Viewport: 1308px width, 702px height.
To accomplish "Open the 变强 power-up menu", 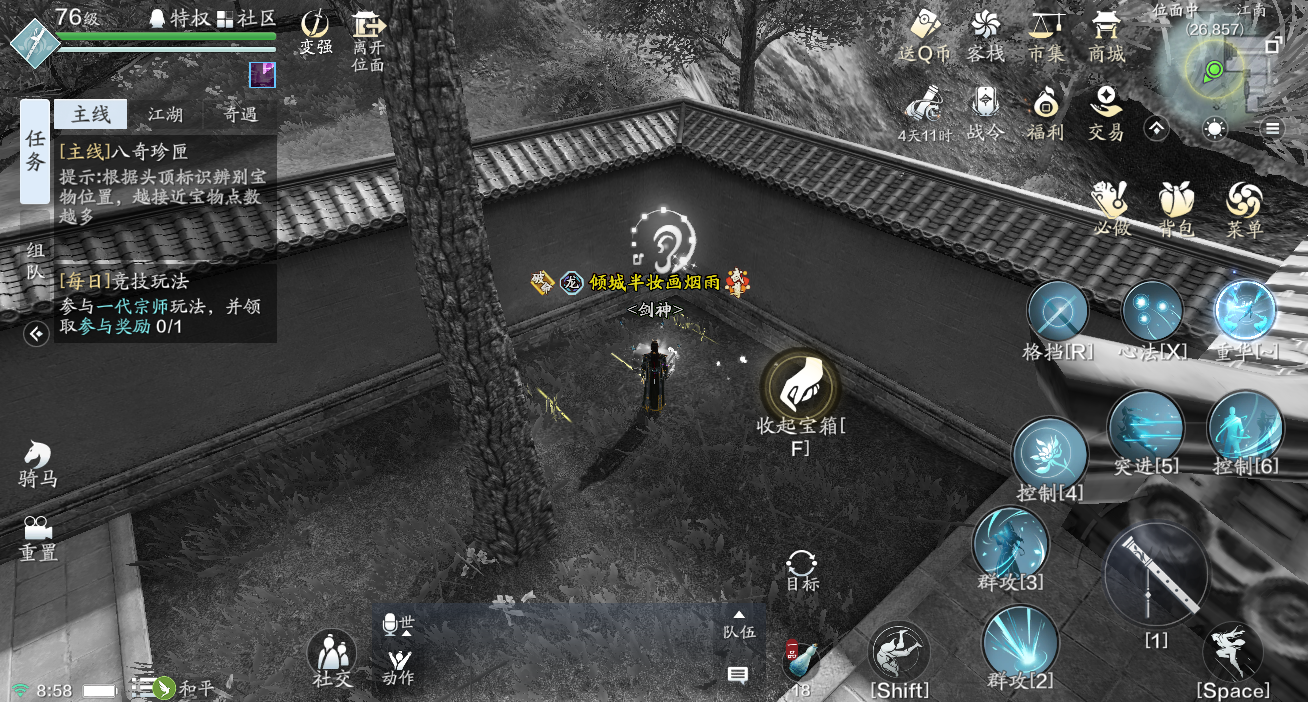I will tap(316, 30).
